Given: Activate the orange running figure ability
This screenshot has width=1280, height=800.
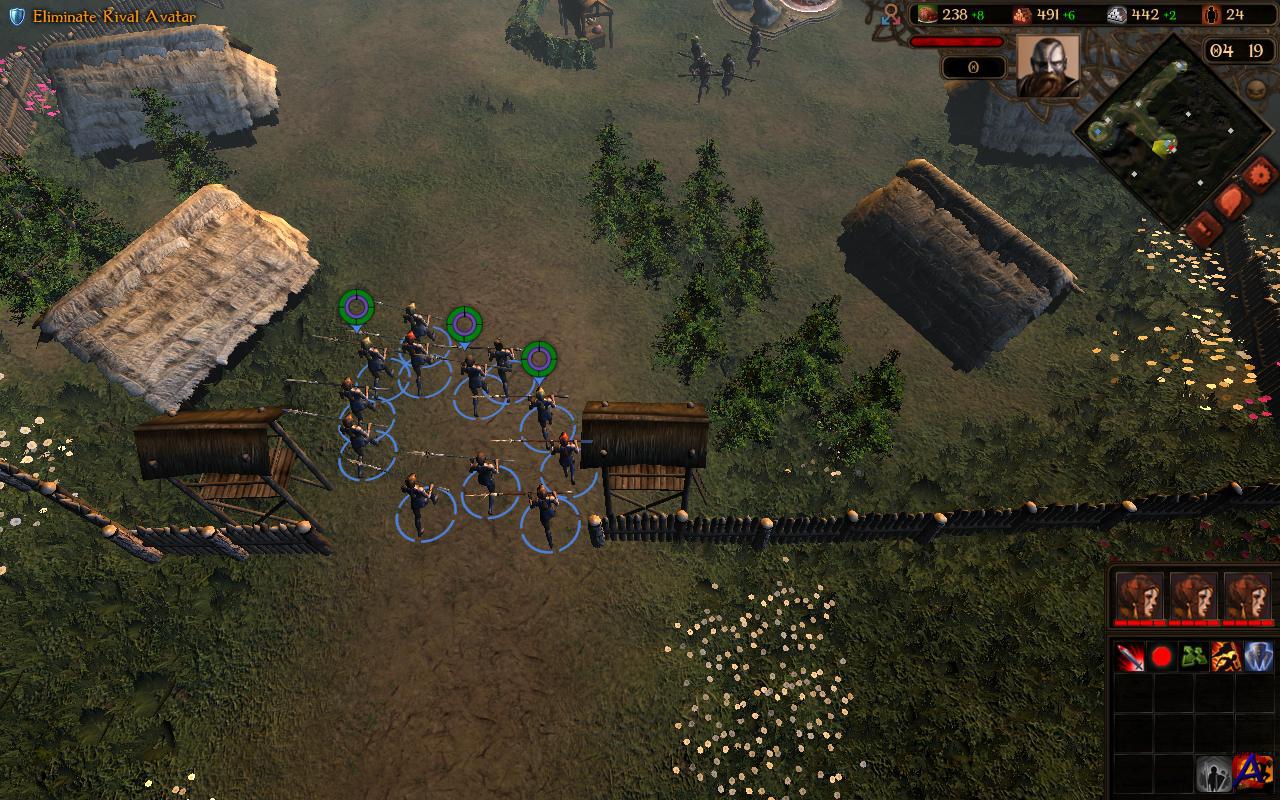Looking at the screenshot, I should pos(1226,657).
